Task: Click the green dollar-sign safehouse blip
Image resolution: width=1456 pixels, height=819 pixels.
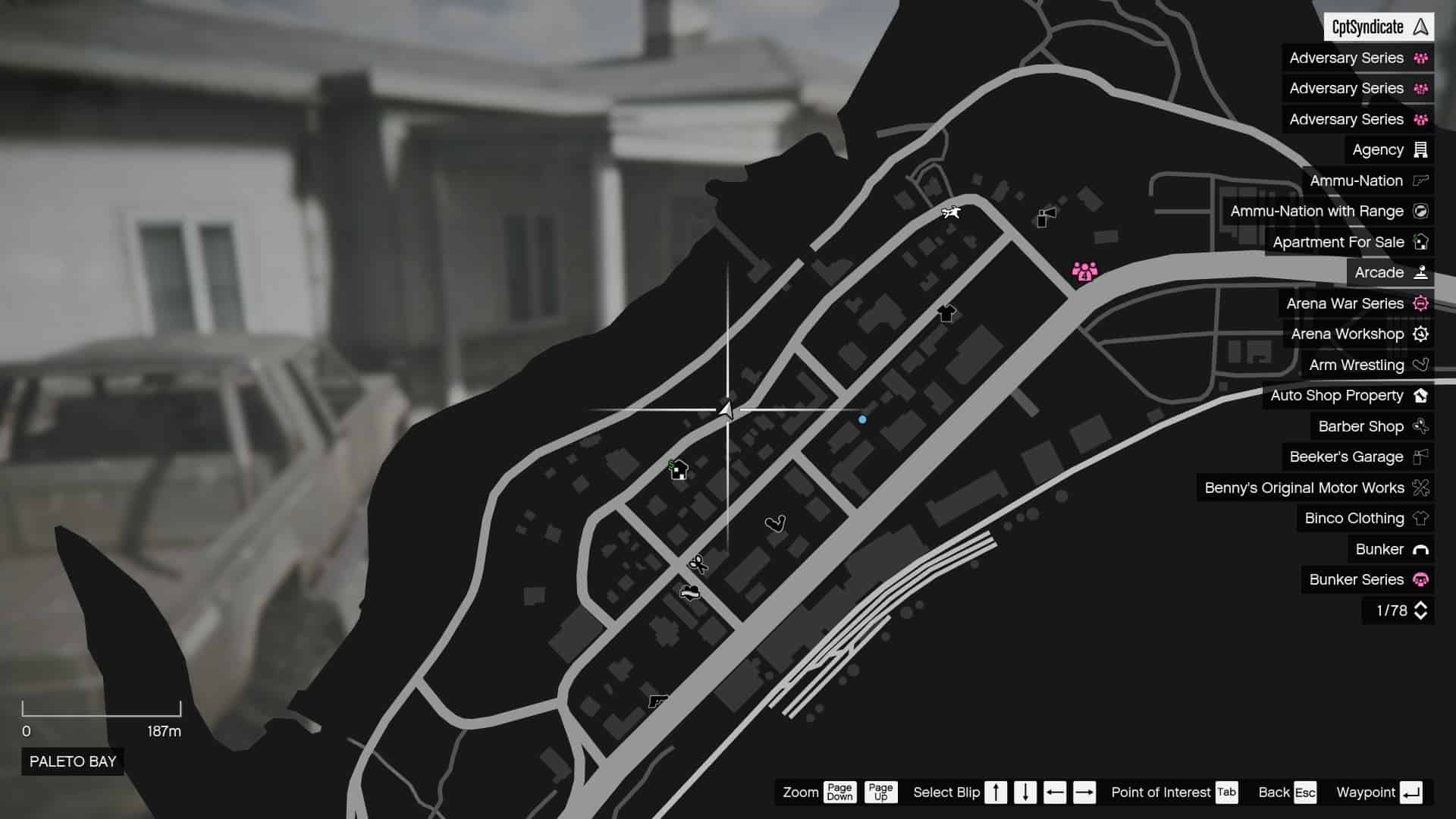Action: click(677, 470)
